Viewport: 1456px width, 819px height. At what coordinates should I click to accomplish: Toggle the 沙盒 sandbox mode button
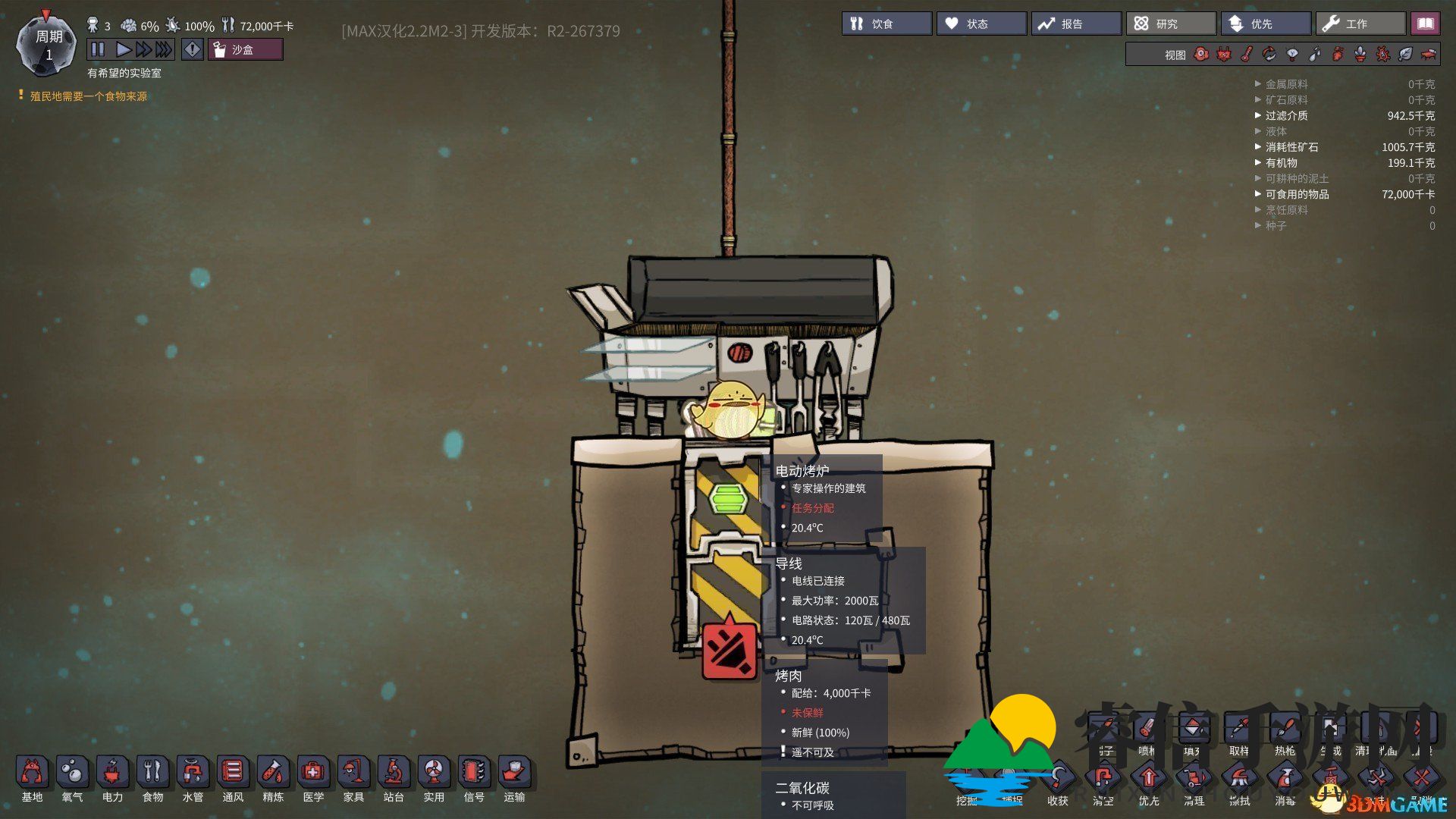pos(245,49)
